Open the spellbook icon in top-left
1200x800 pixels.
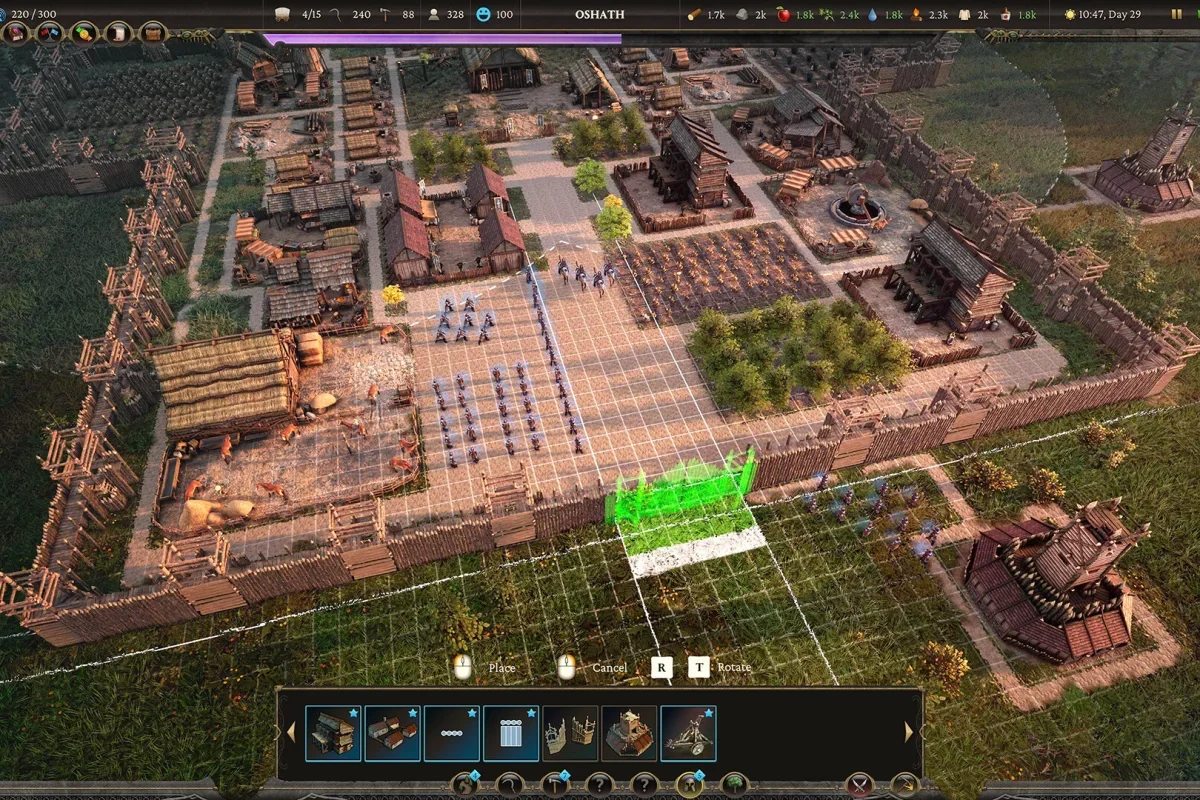click(17, 33)
